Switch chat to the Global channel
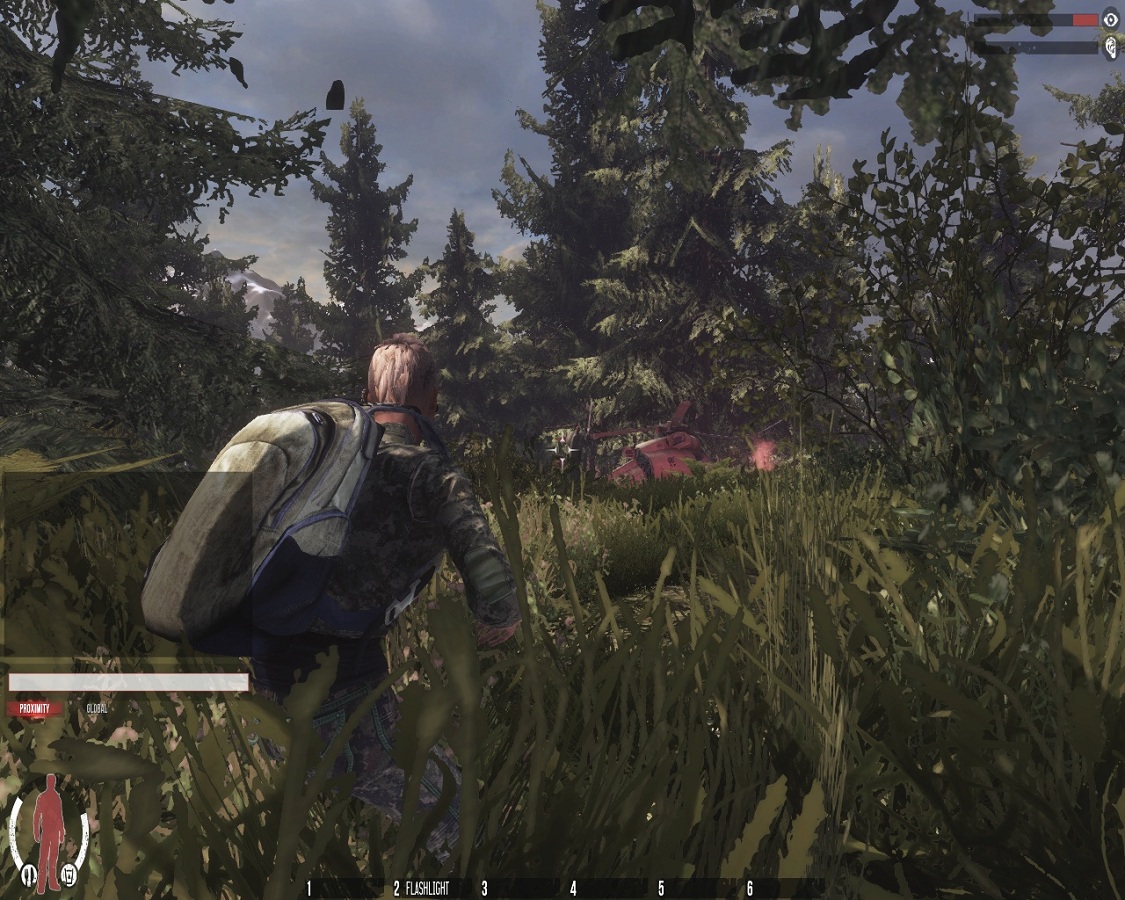Image resolution: width=1125 pixels, height=900 pixels. pos(97,709)
